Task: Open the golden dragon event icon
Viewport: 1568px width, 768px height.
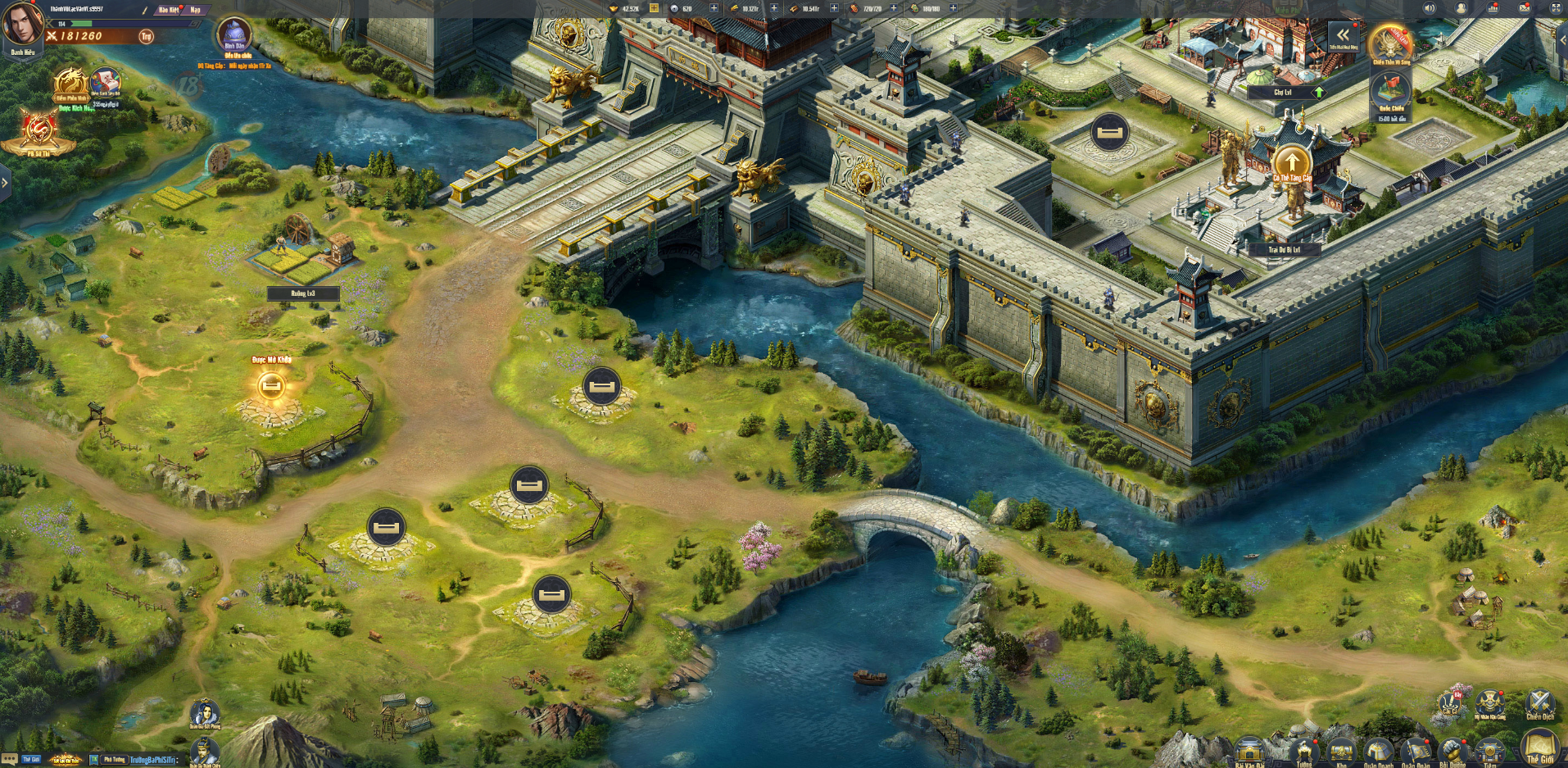Action: (71, 84)
